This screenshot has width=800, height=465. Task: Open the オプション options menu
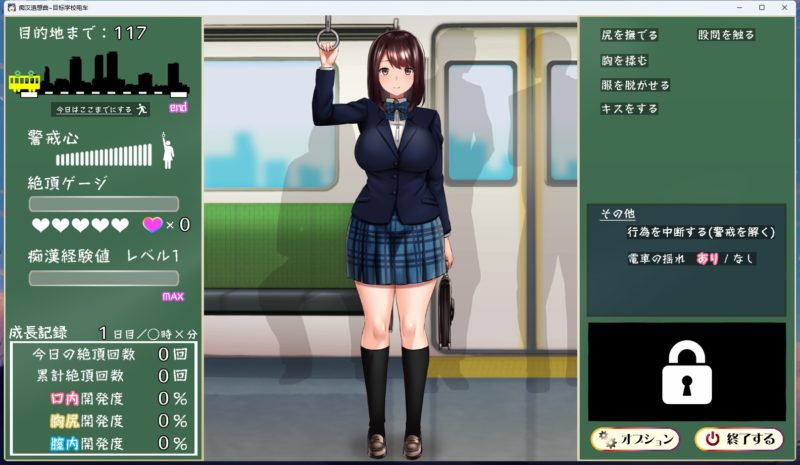[634, 439]
